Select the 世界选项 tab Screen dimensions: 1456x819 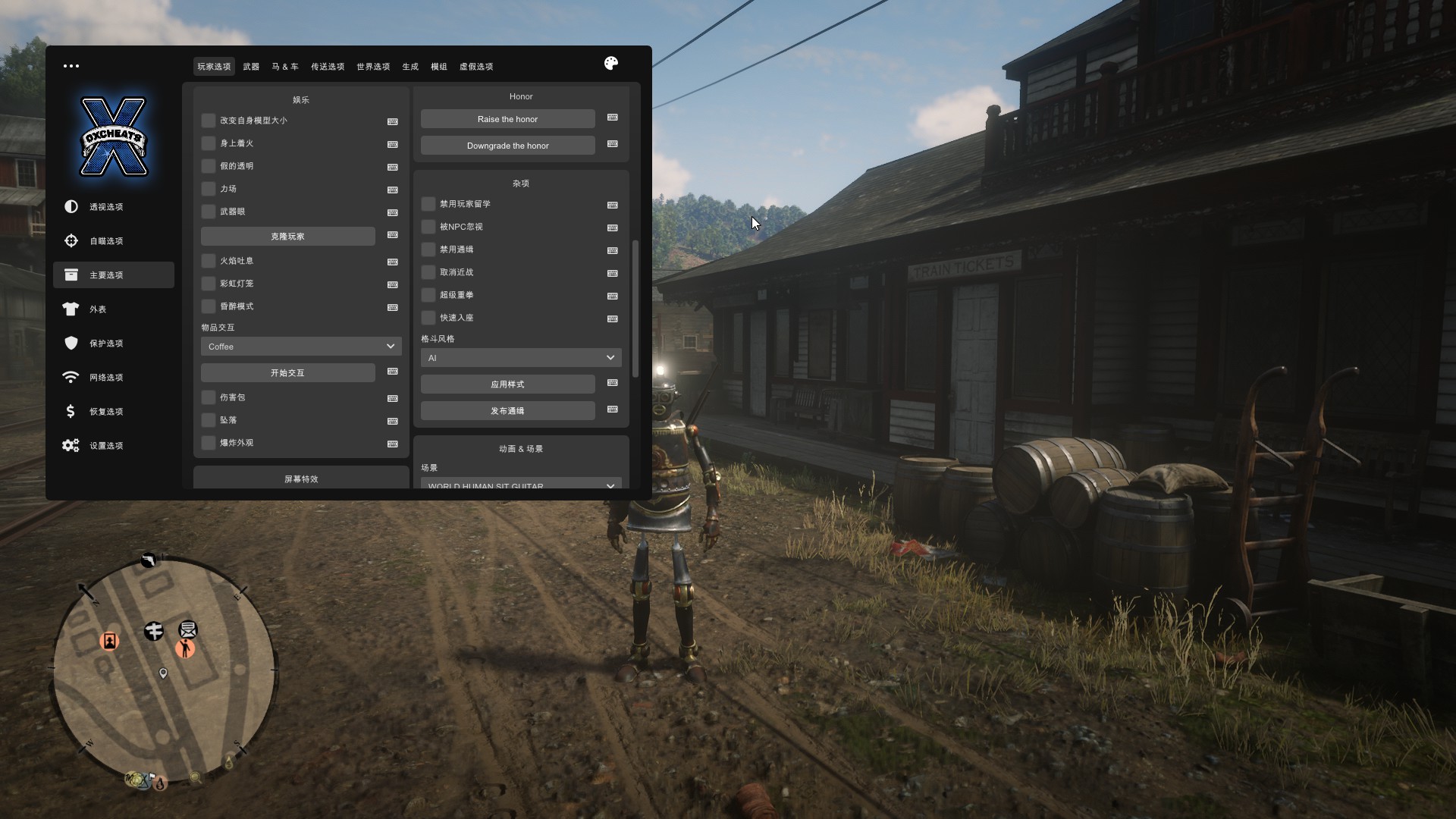click(373, 67)
